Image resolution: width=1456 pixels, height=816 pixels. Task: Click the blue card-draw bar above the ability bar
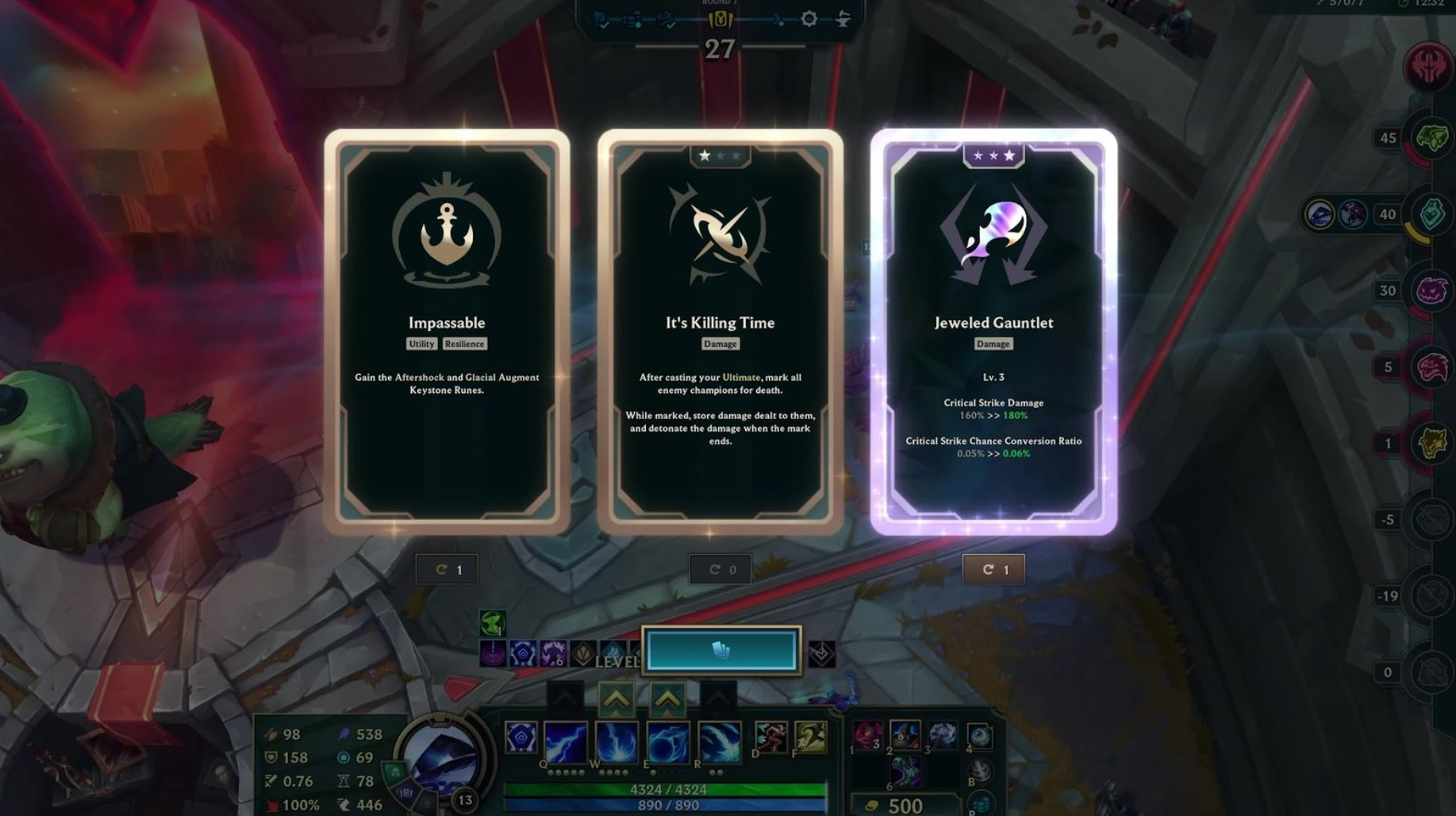720,651
